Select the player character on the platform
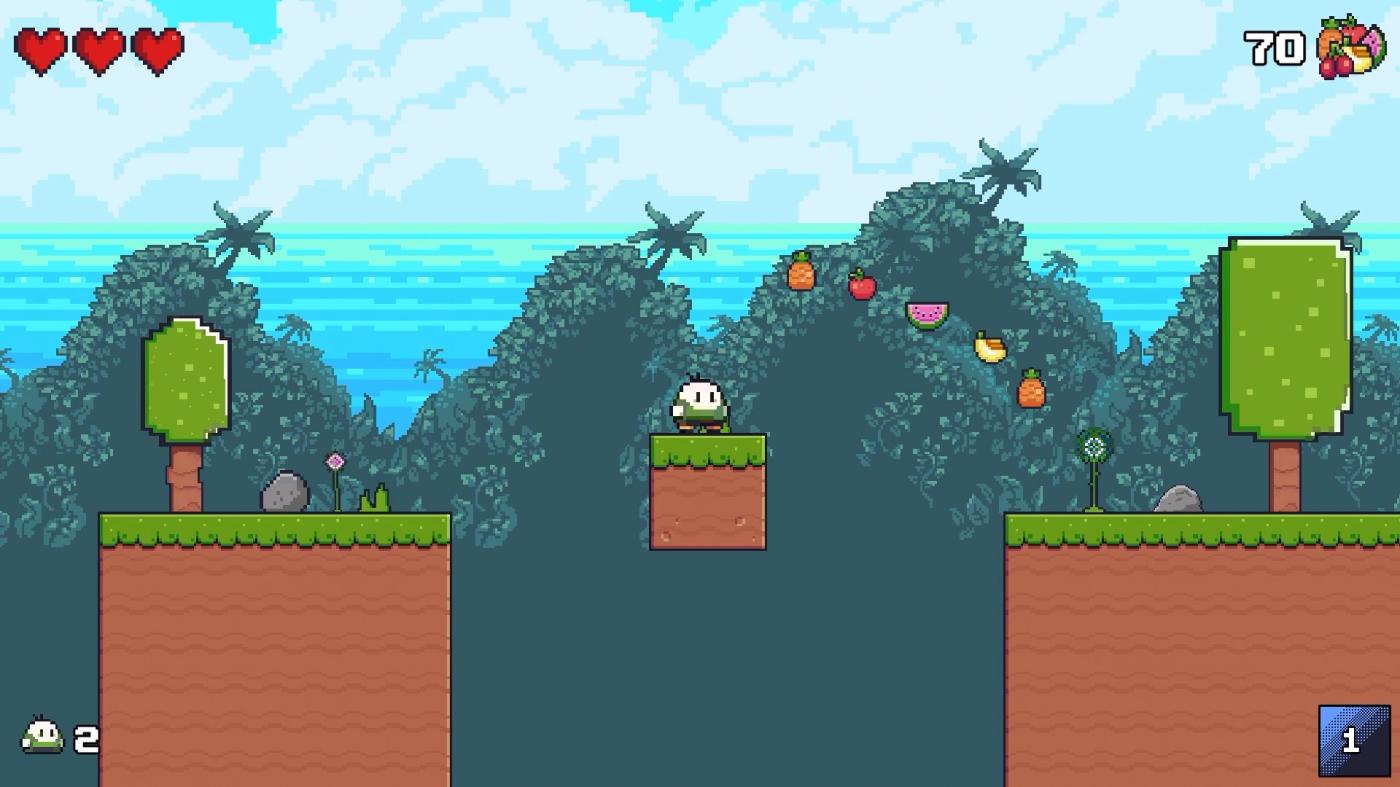1400x787 pixels. tap(700, 404)
